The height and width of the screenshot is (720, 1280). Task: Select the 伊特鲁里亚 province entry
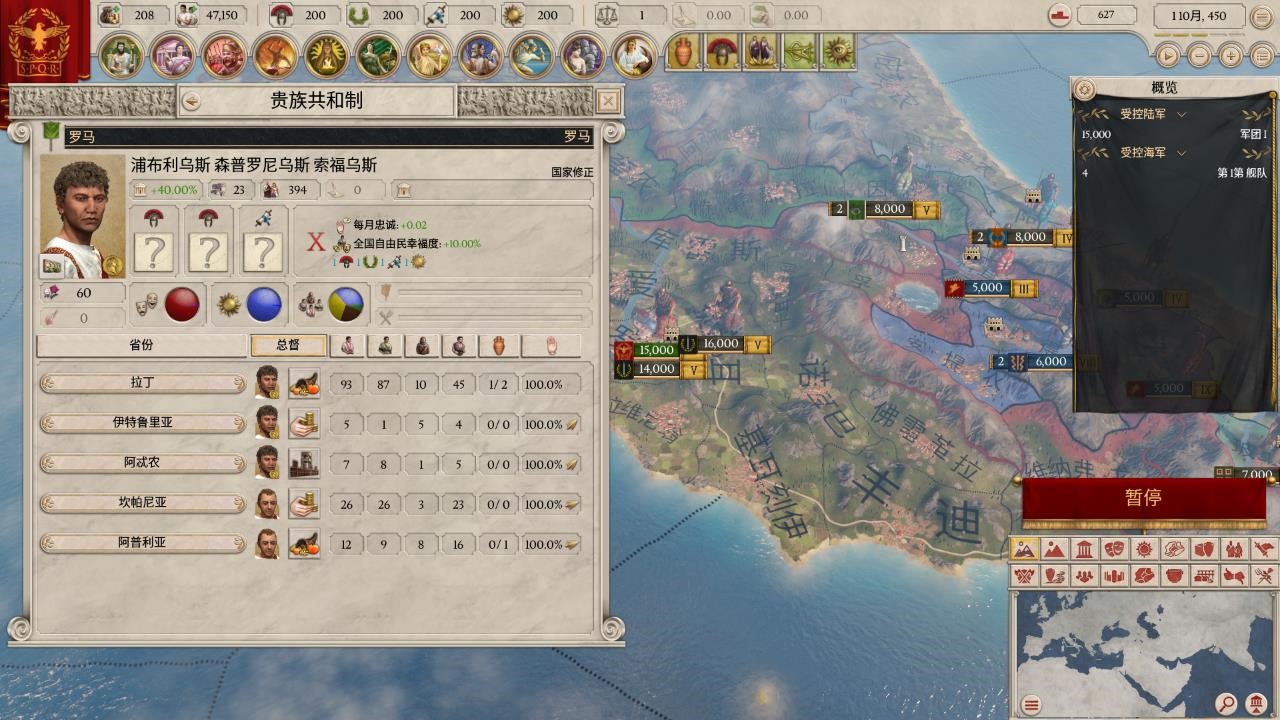[x=143, y=424]
